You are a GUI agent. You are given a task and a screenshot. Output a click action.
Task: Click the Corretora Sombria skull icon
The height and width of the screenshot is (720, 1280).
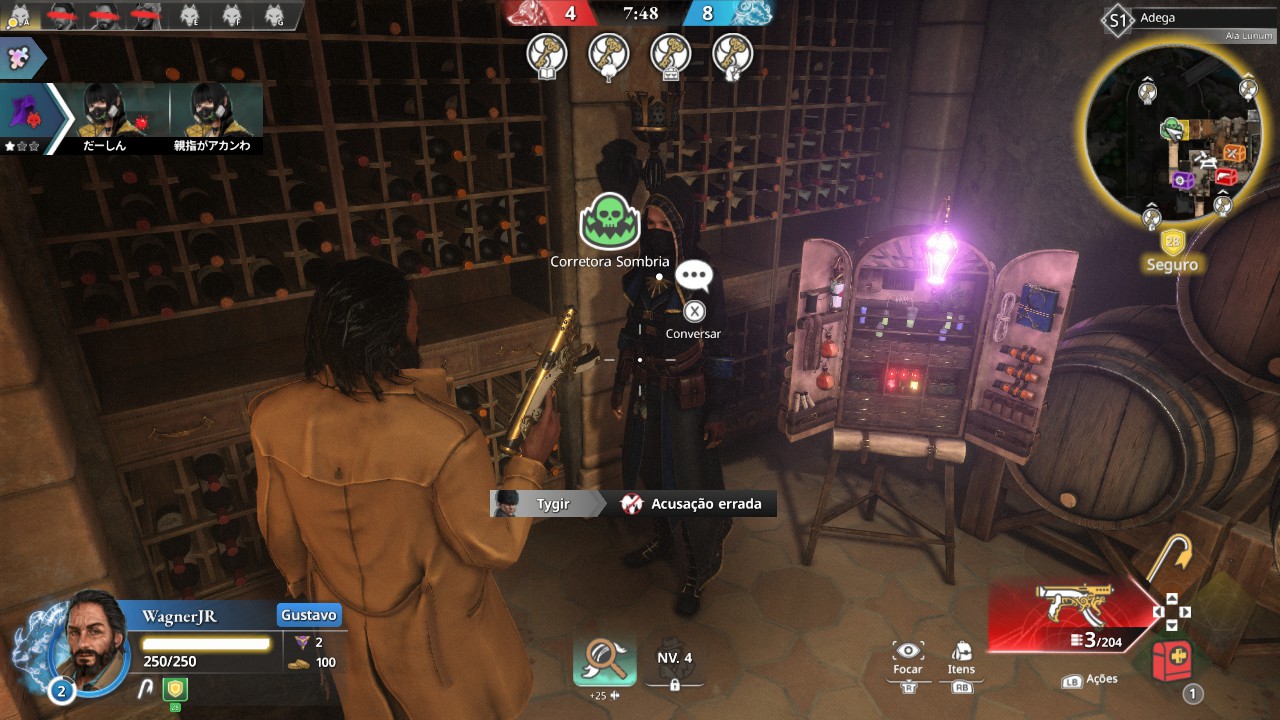coord(609,222)
